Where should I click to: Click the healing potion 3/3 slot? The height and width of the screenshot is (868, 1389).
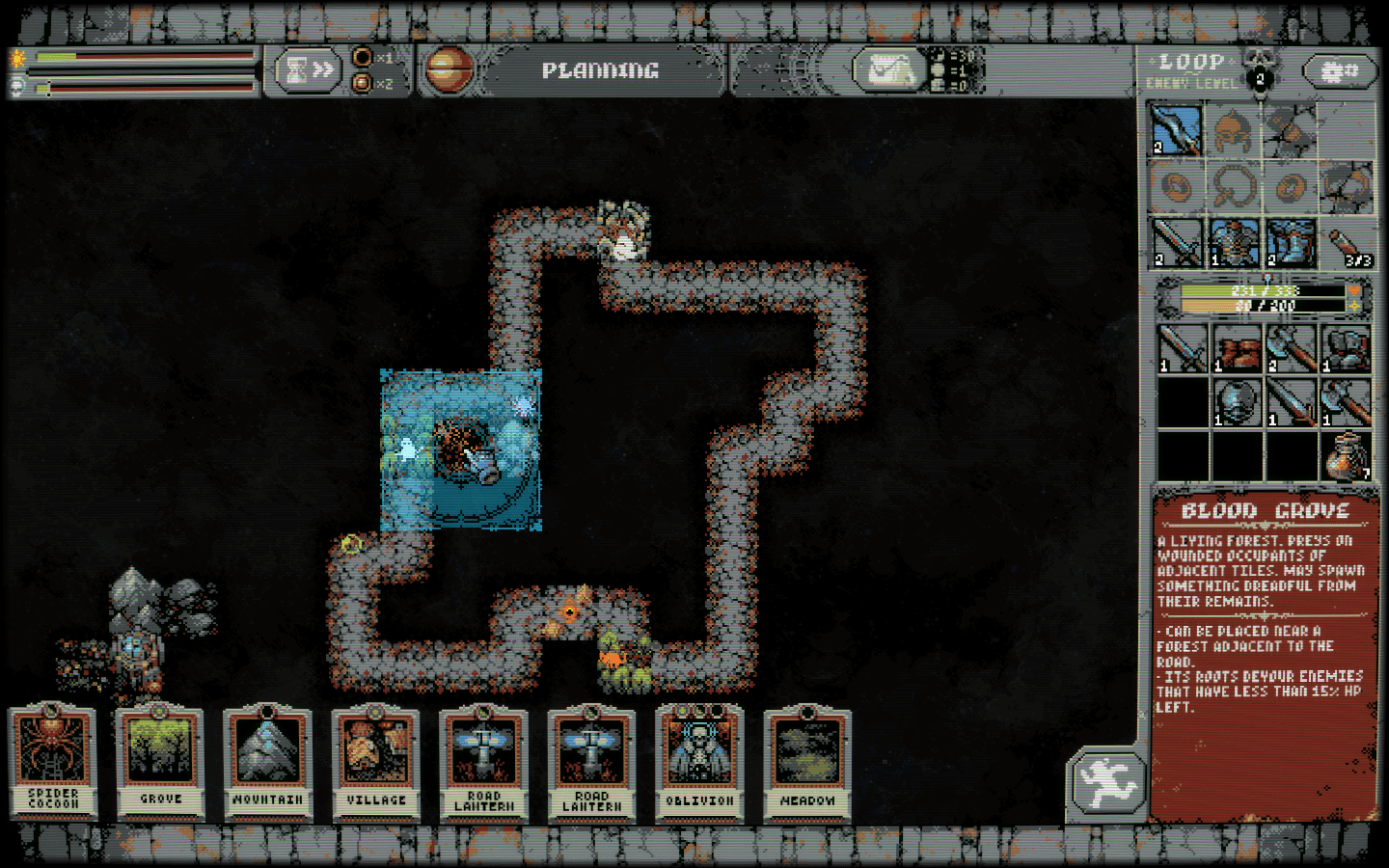point(1347,242)
